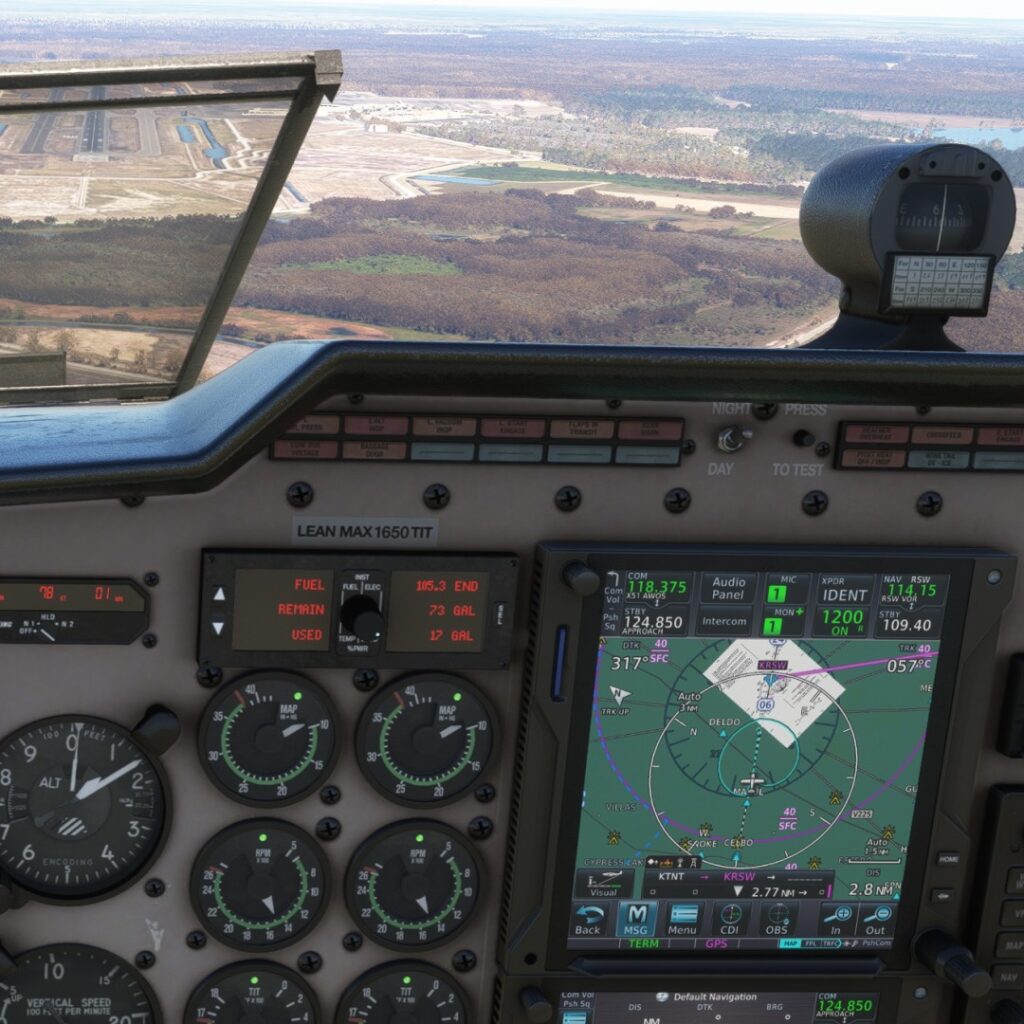Toggle the MIC 1 selector
The height and width of the screenshot is (1024, 1024).
click(774, 588)
